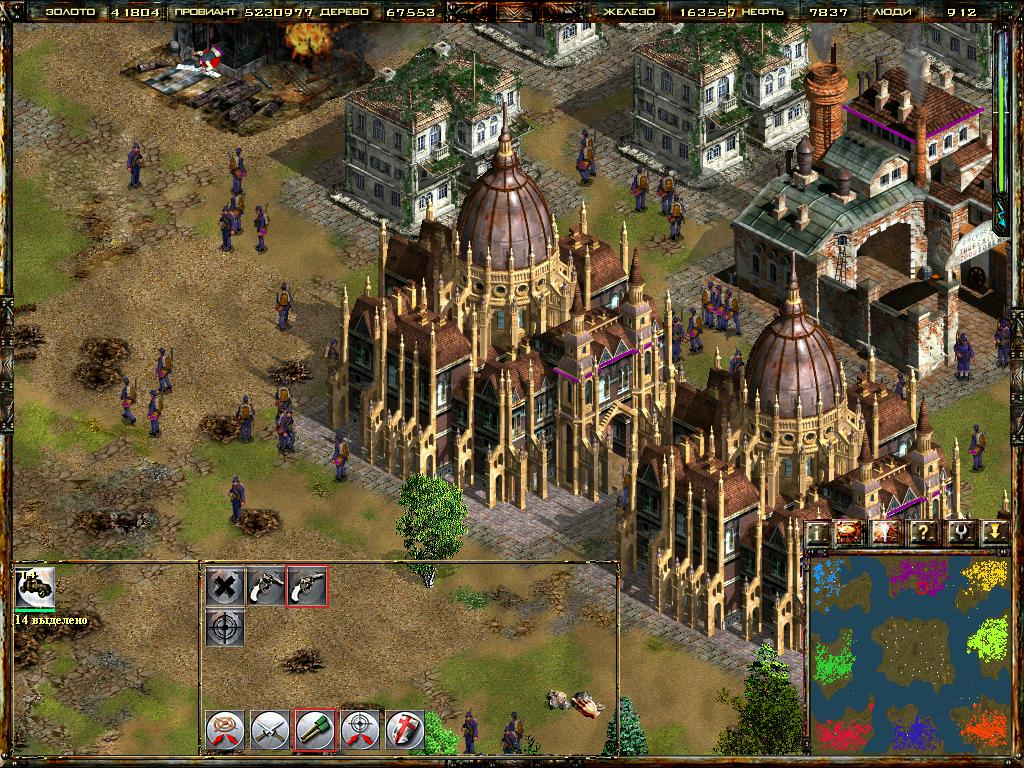Open the wrench settings button
The height and width of the screenshot is (768, 1024).
(x=962, y=532)
